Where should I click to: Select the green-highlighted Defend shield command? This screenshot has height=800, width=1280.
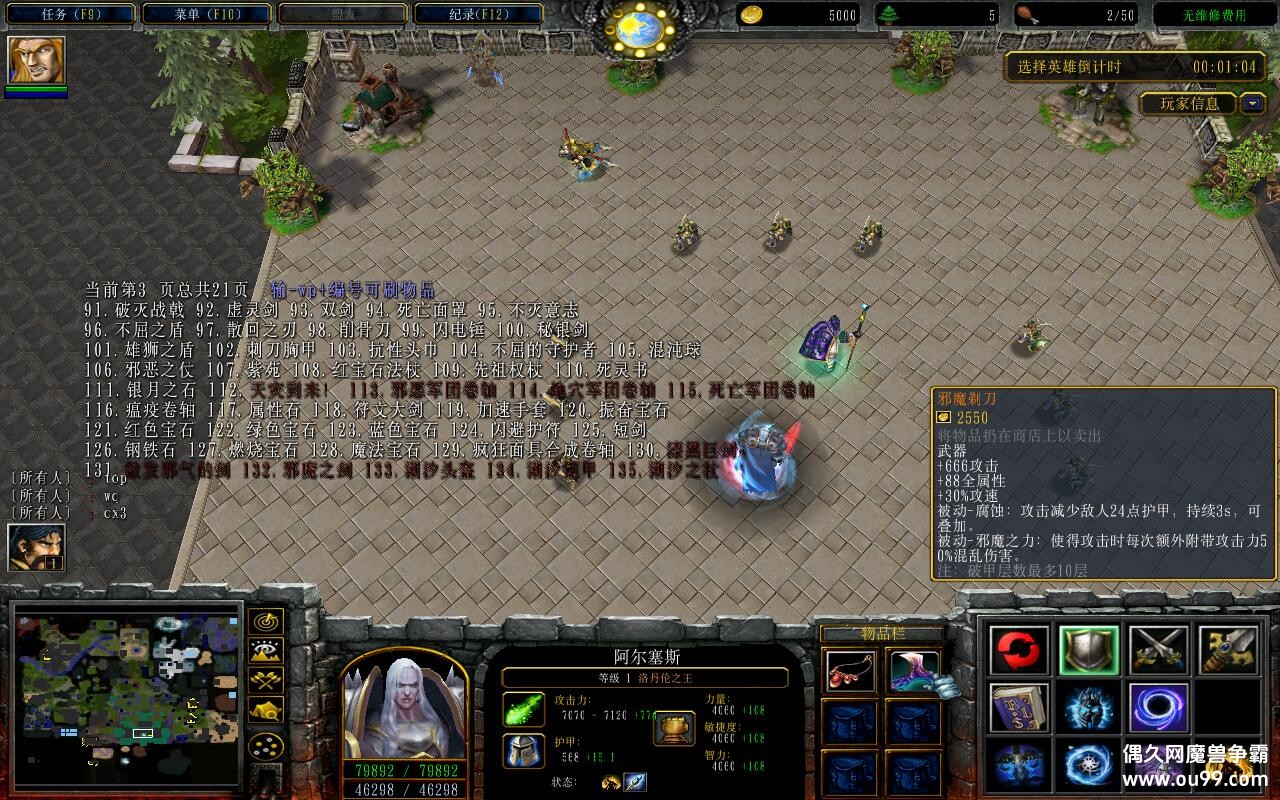pyautogui.click(x=1088, y=649)
